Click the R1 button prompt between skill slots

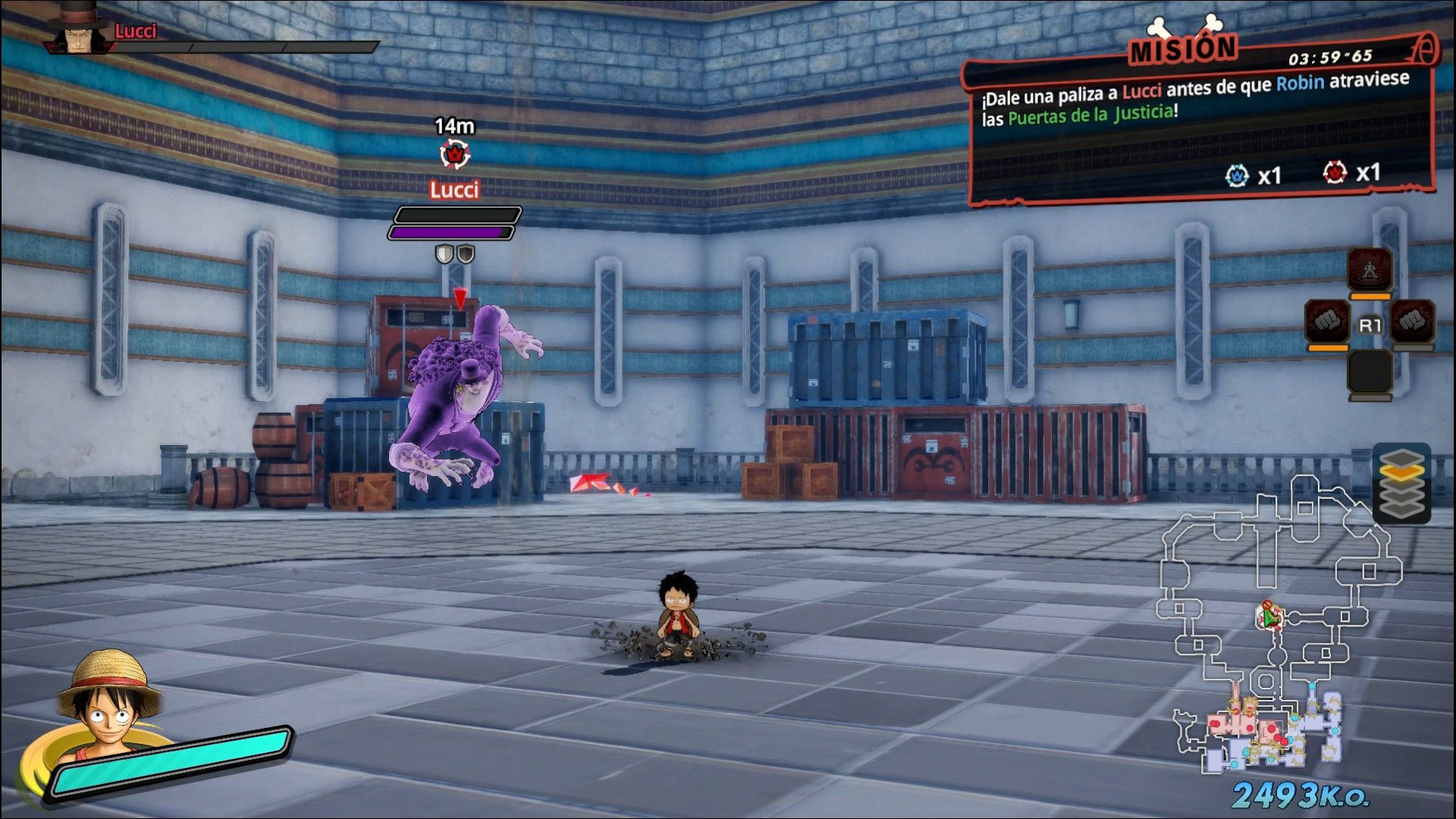click(1370, 324)
